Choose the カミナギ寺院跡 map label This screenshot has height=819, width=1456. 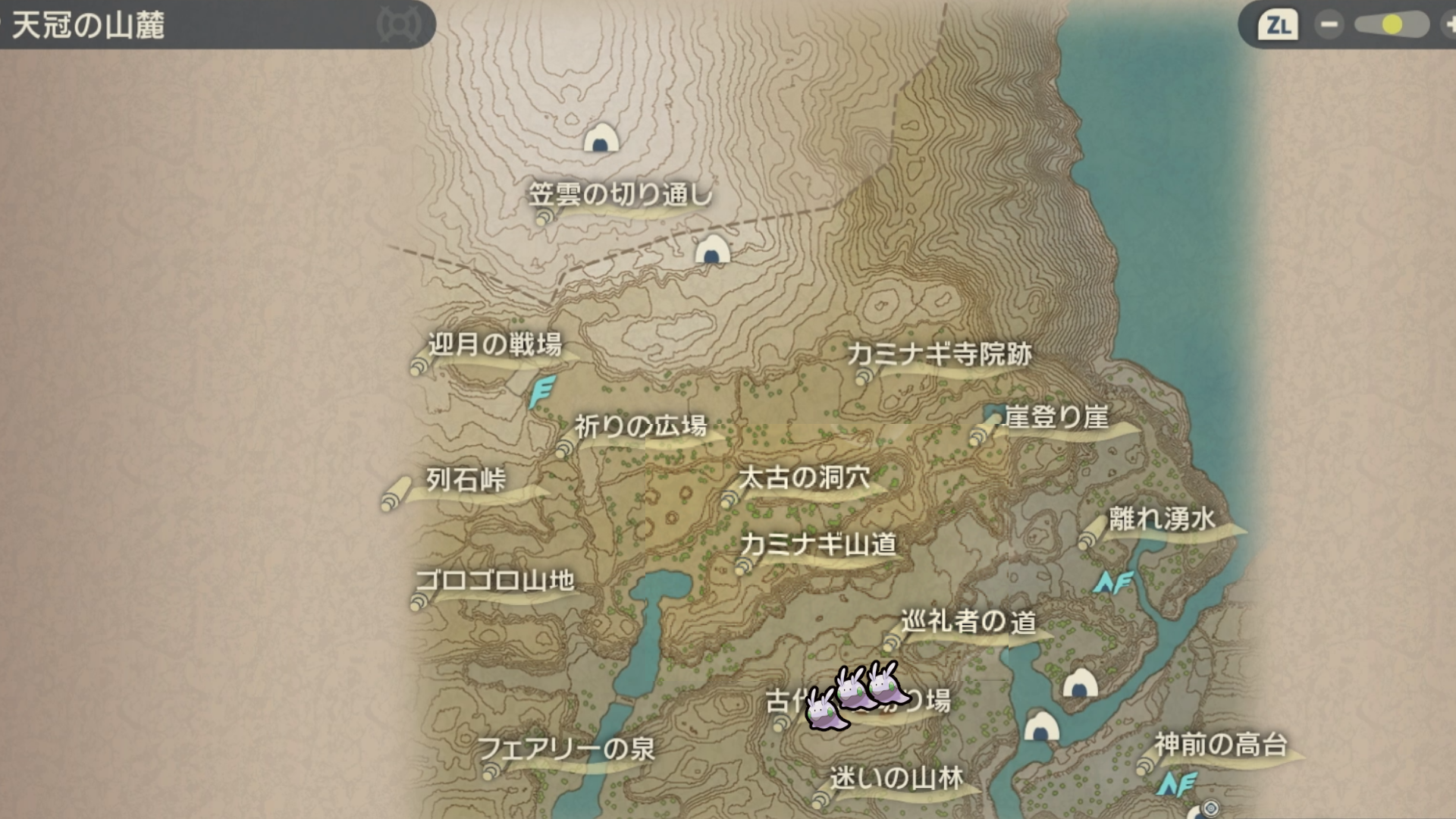[x=940, y=354]
